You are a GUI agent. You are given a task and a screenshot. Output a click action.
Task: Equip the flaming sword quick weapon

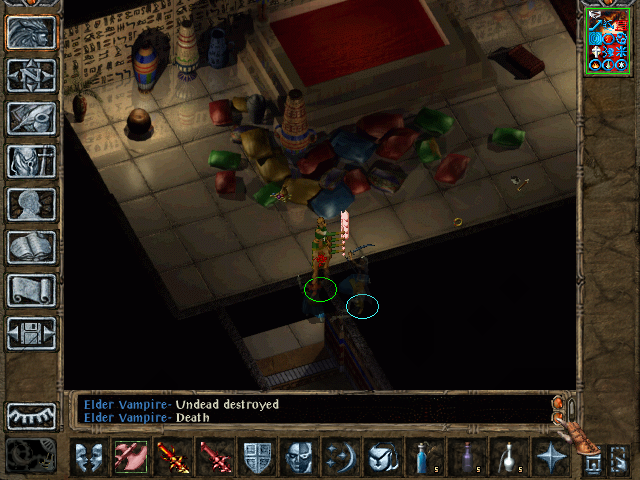coord(173,457)
